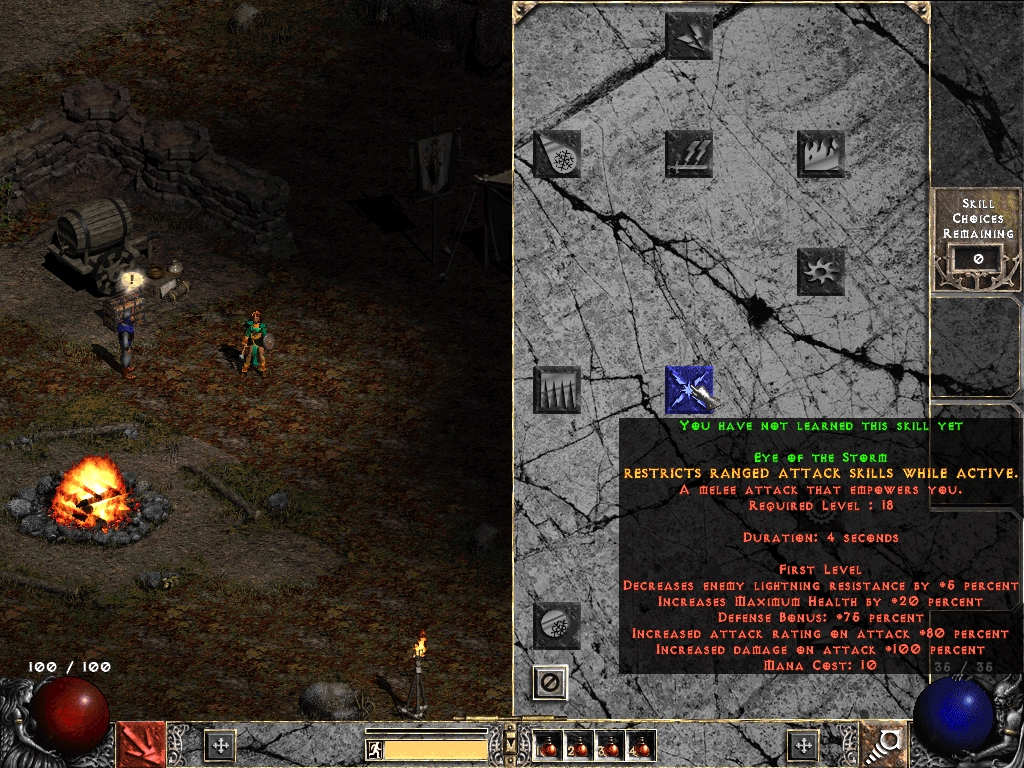Close the skill tree panel
This screenshot has height=768, width=1024.
click(x=550, y=683)
